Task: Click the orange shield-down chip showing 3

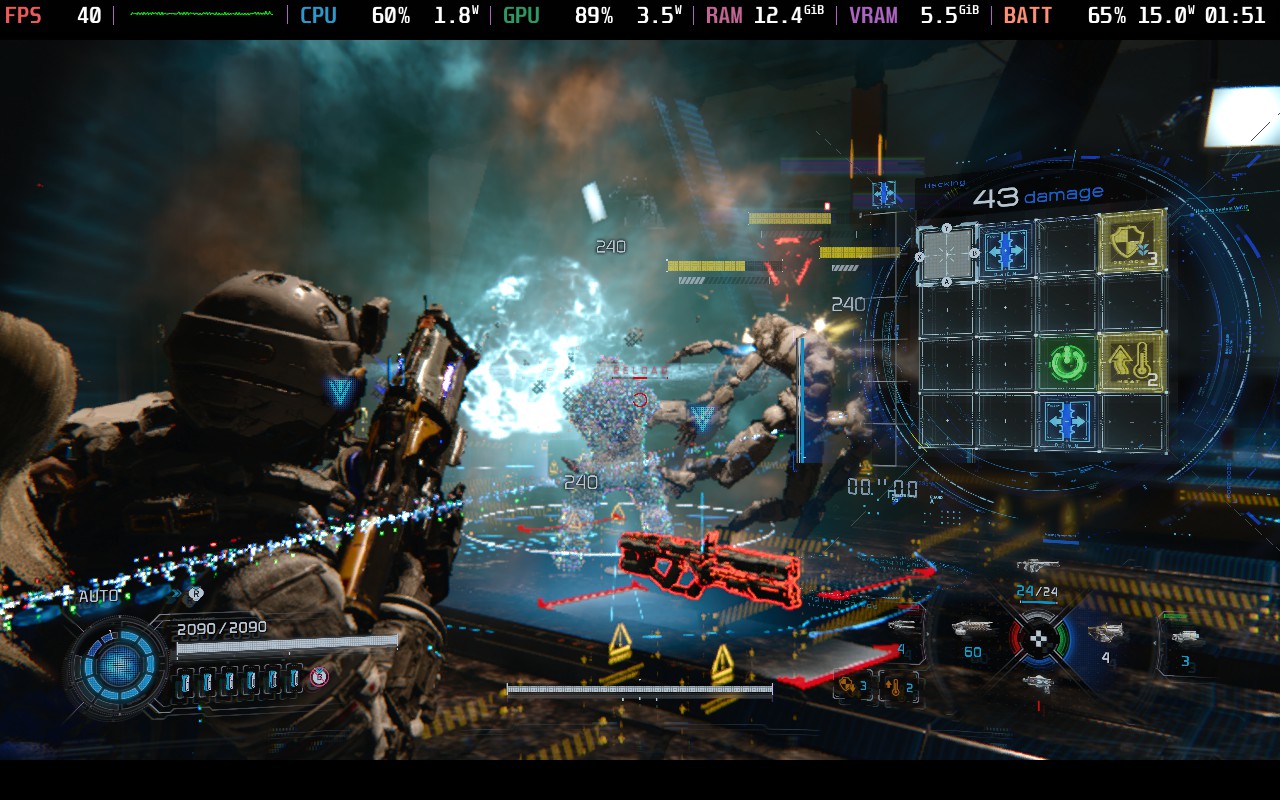Action: 852,686
